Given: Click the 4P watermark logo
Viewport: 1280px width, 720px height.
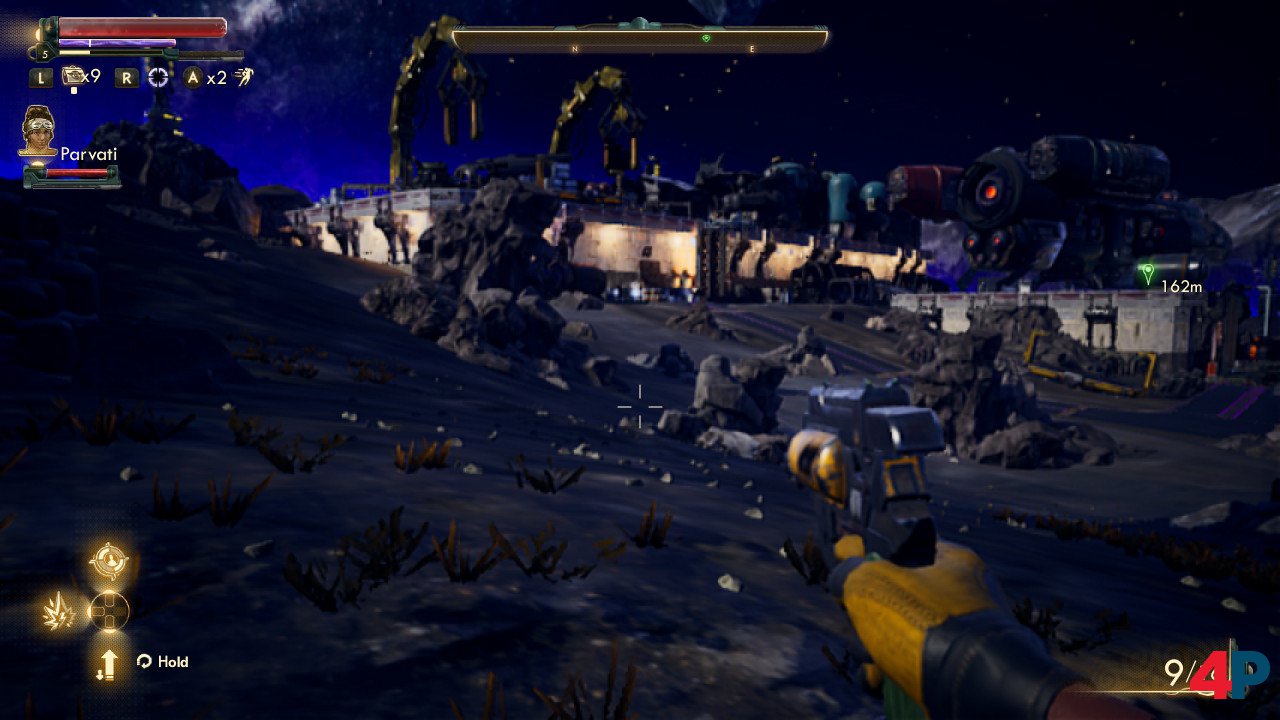Looking at the screenshot, I should 1228,674.
